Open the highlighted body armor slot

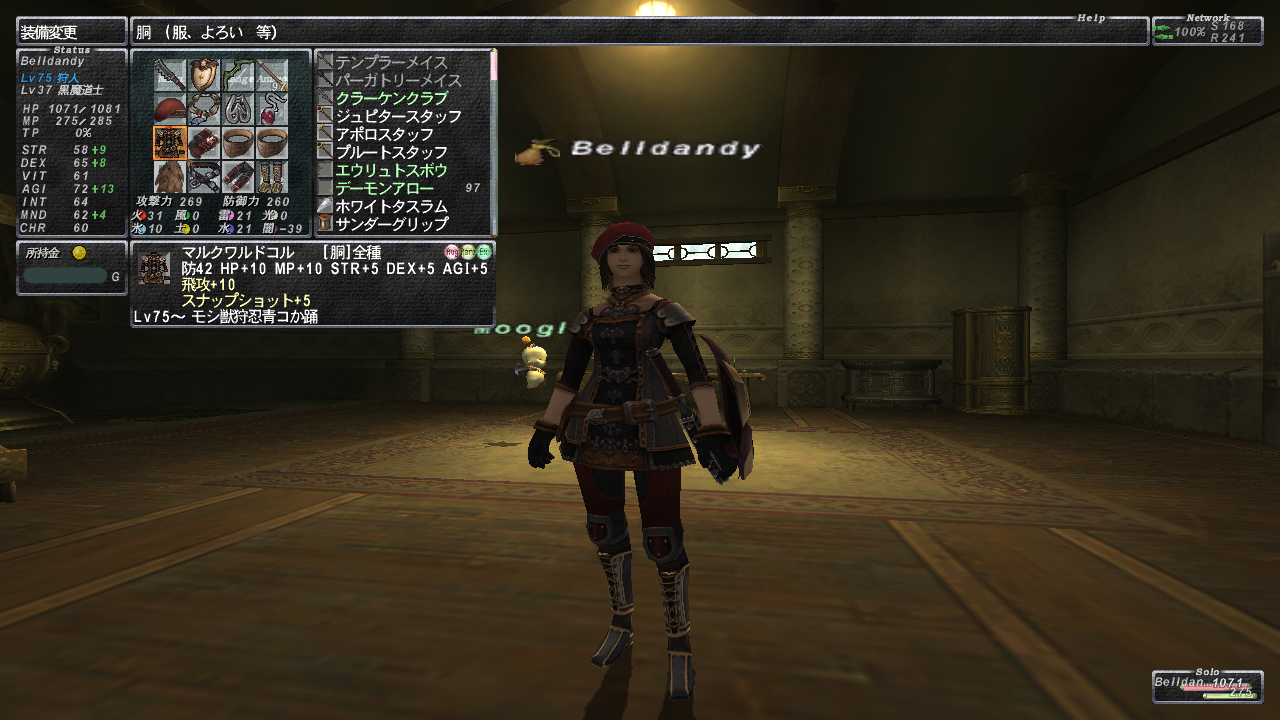coord(169,144)
